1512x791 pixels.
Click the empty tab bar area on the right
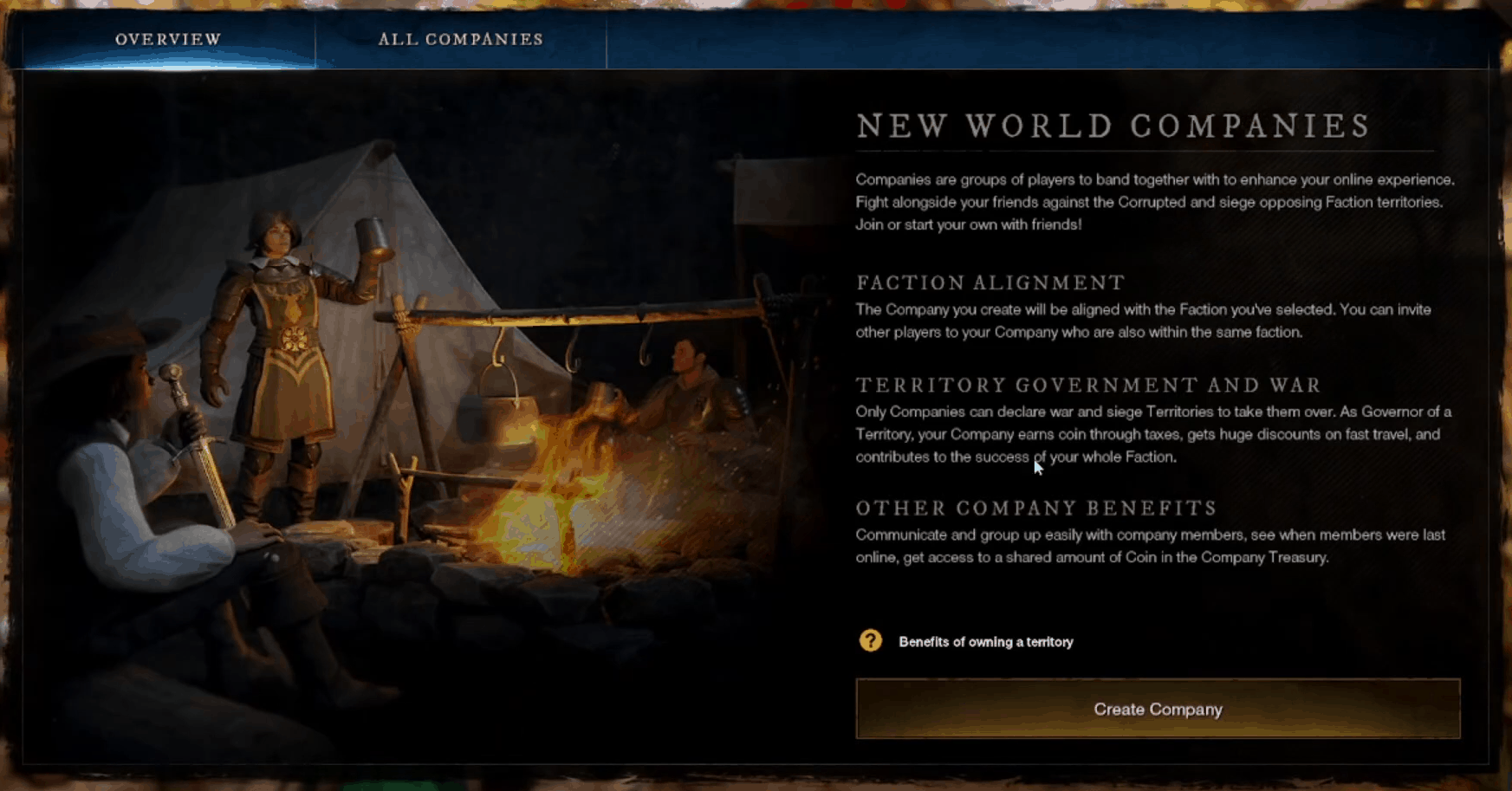pos(1040,39)
